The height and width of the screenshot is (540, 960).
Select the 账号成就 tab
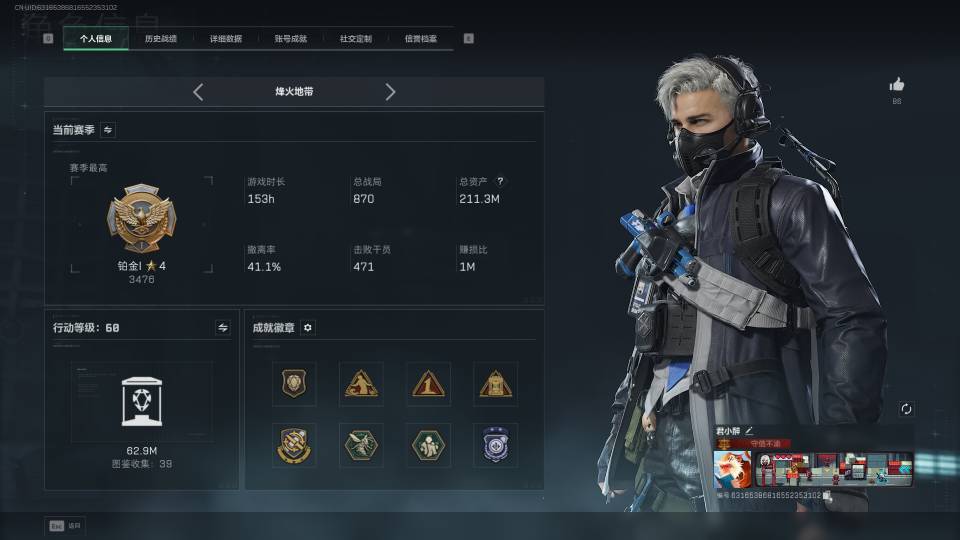pos(290,39)
